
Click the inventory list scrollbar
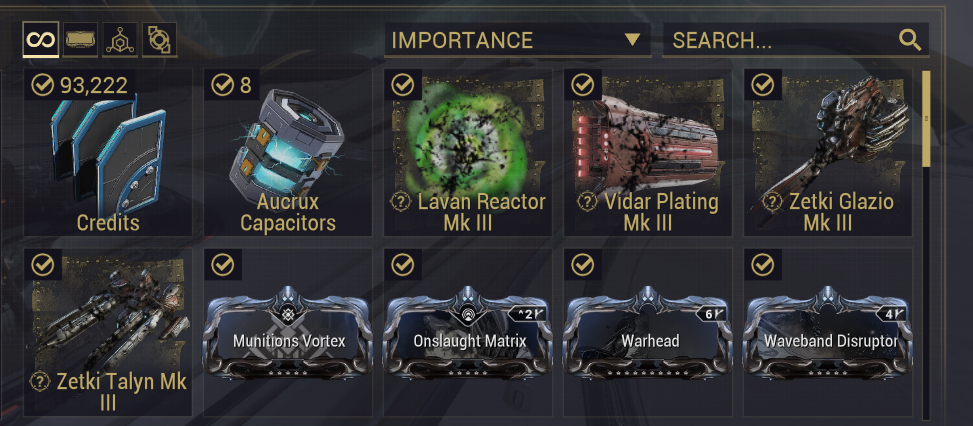click(x=927, y=118)
